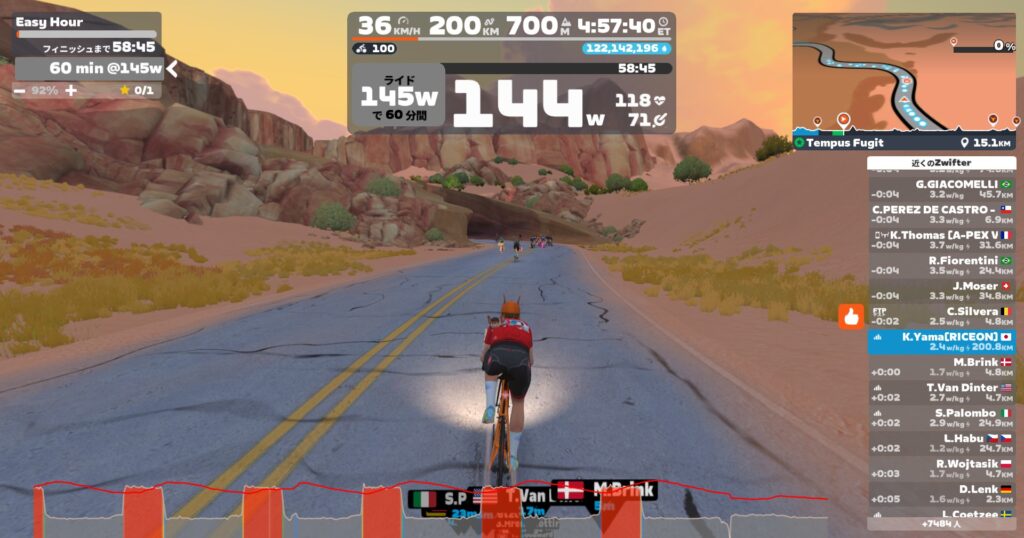This screenshot has height=538, width=1024.
Task: Give a Ride On with the thumbs-up button
Action: (851, 317)
